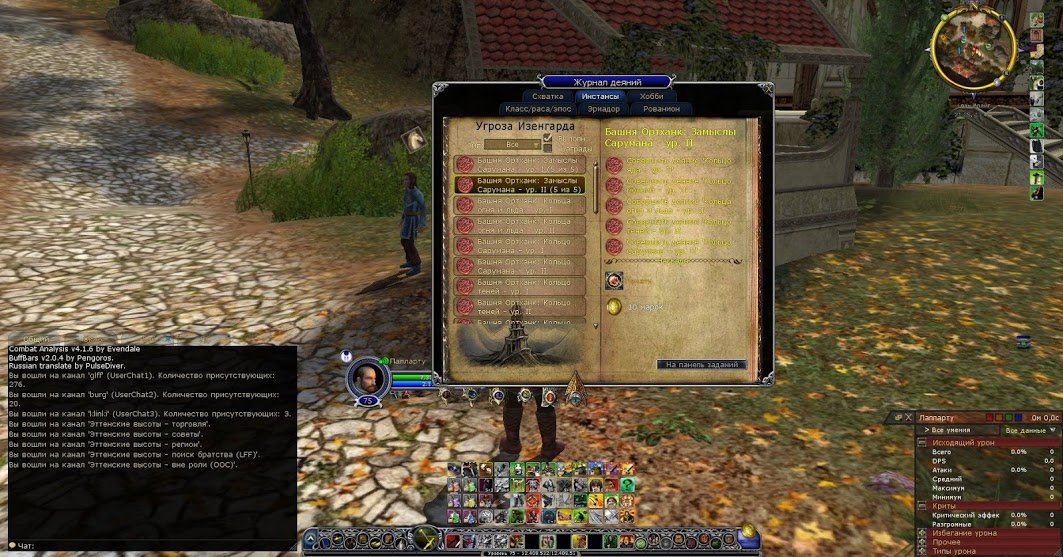Open the Хобби tab

point(651,96)
